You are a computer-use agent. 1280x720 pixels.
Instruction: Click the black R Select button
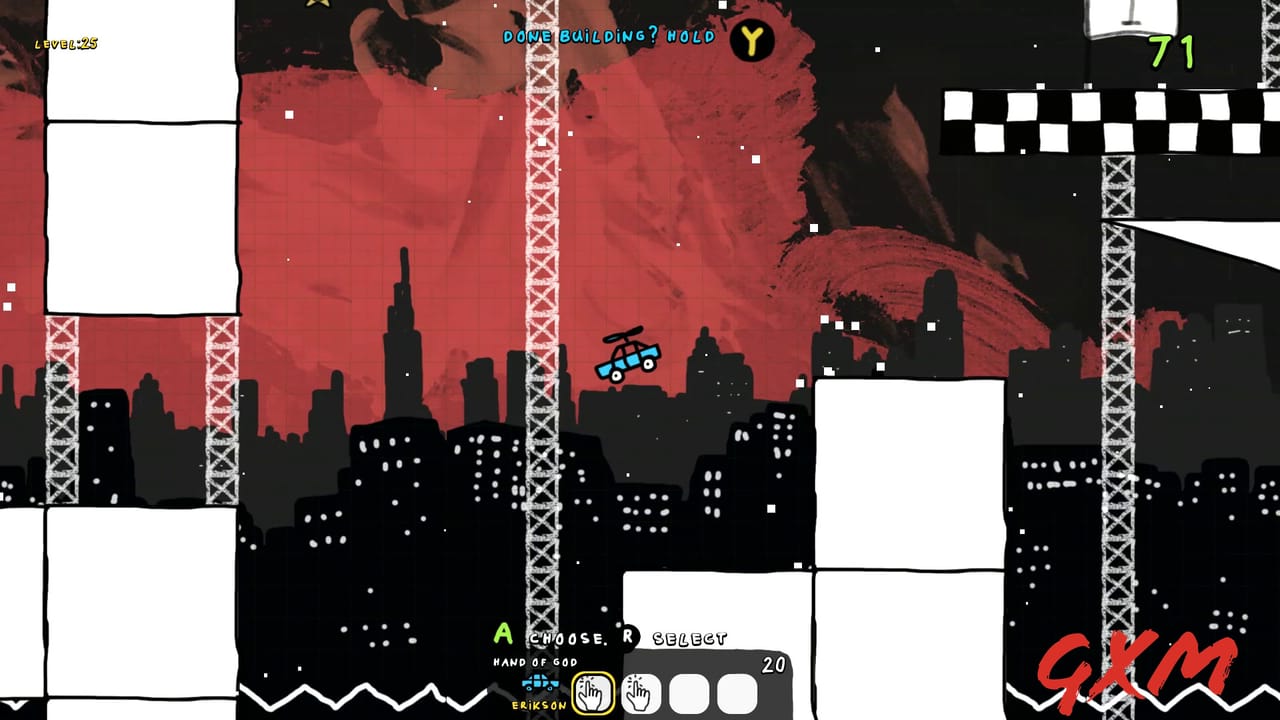point(631,638)
